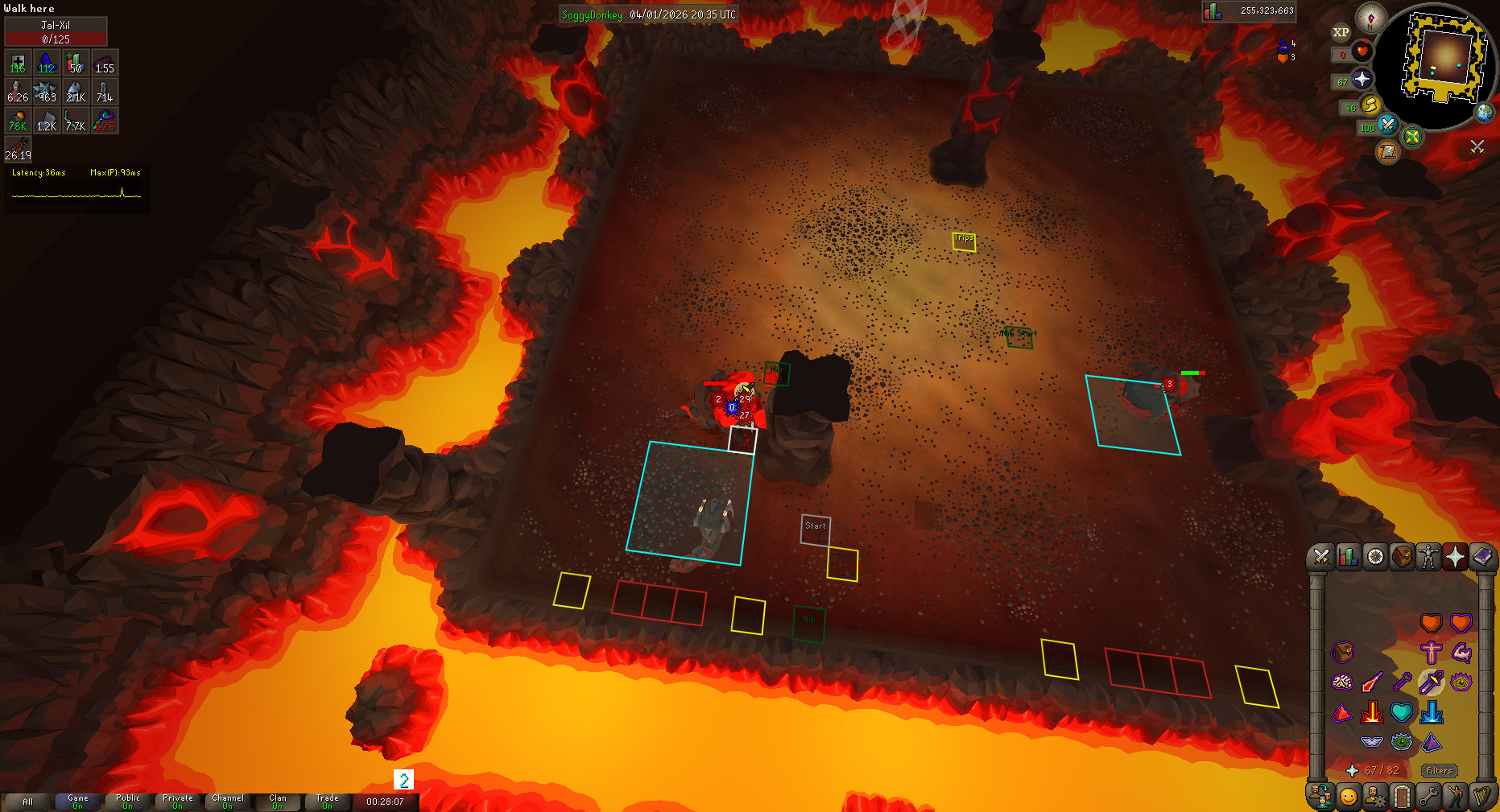Switch to the Skills tab
The image size is (1500, 812).
(x=1348, y=557)
